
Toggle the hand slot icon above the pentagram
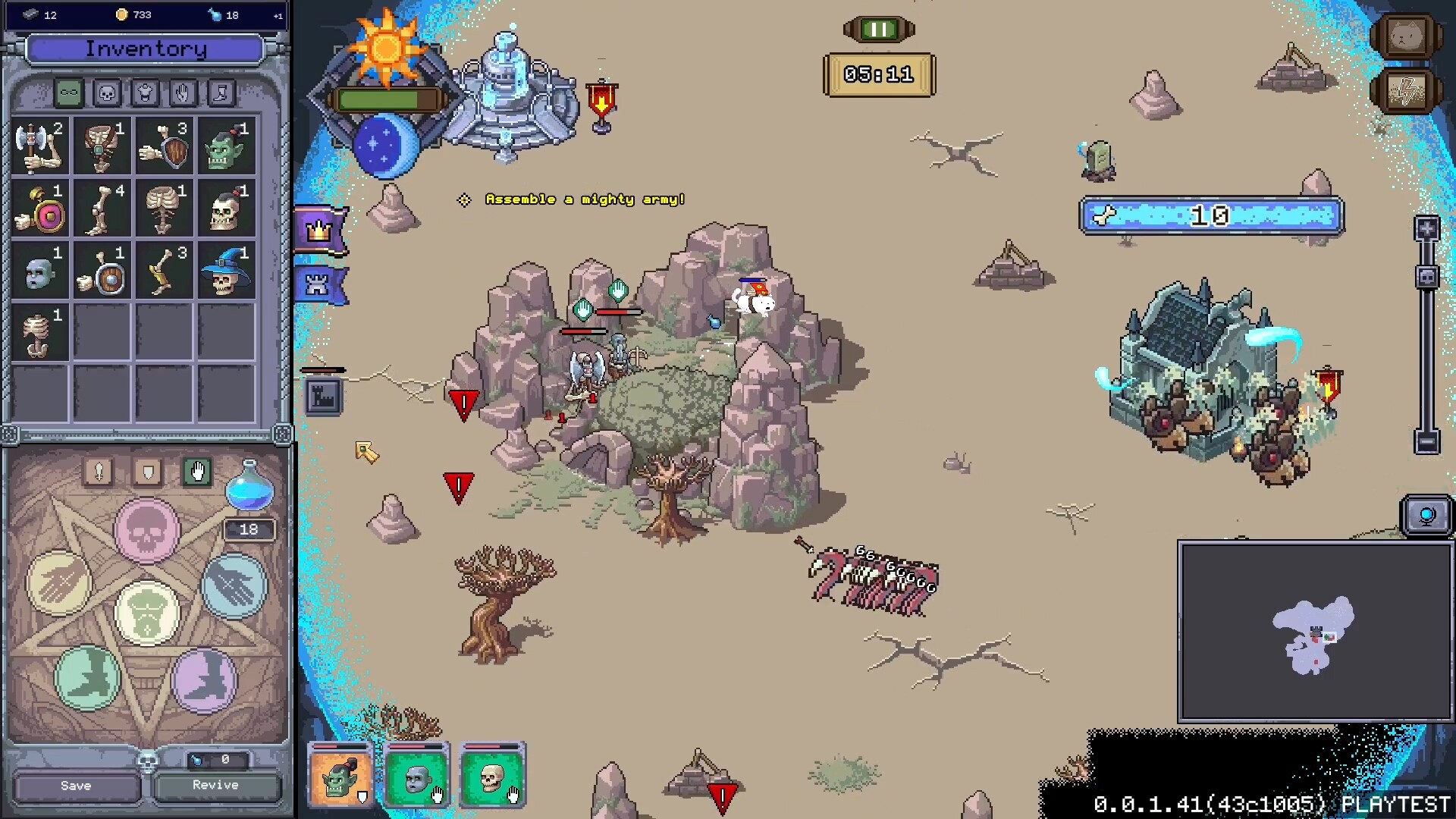tap(199, 472)
